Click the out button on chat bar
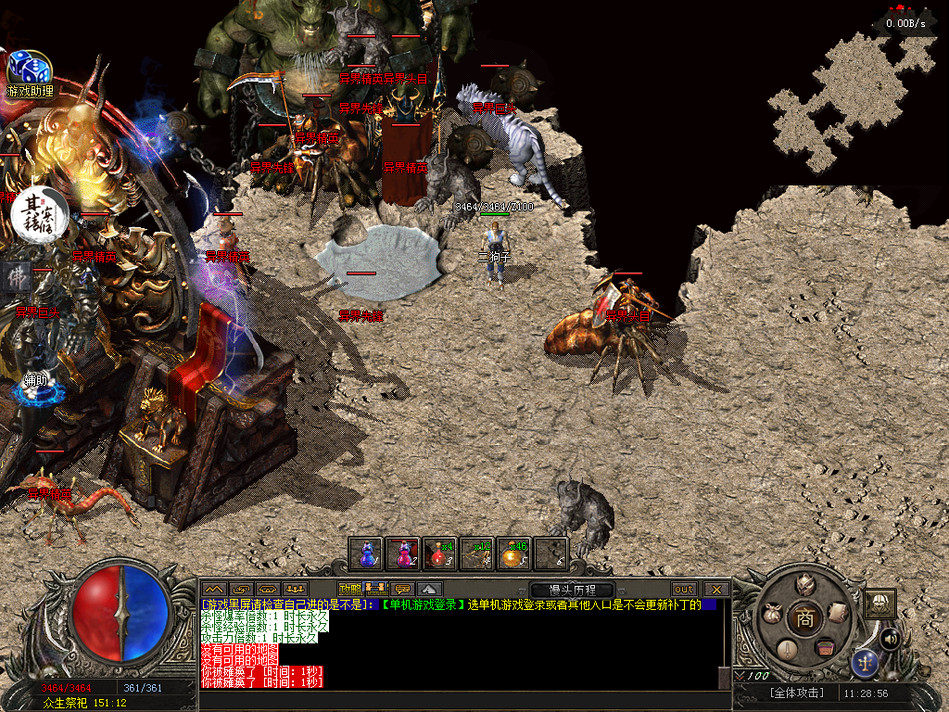 pyautogui.click(x=683, y=590)
